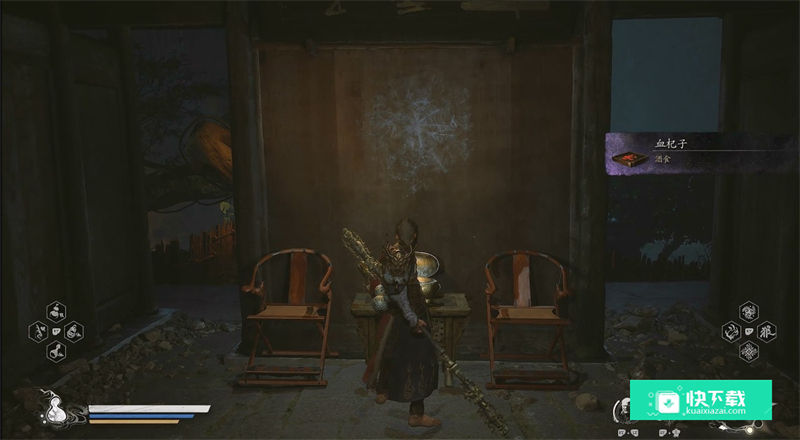Select the right-side item in the left wheel
This screenshot has height=440, width=800.
pyautogui.click(x=73, y=331)
